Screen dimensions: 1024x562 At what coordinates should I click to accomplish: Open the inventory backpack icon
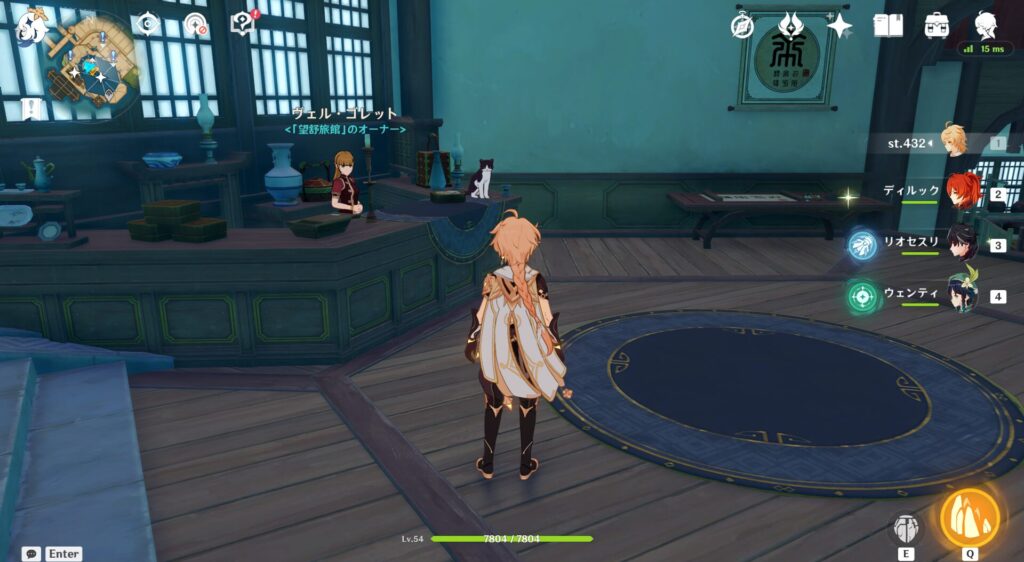tap(937, 26)
